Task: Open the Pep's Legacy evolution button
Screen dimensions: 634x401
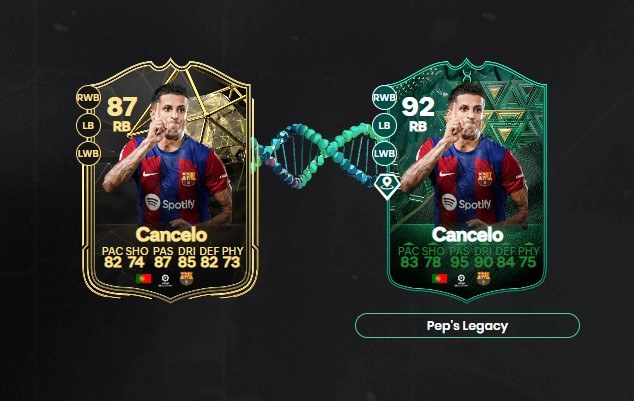Action: coord(467,326)
